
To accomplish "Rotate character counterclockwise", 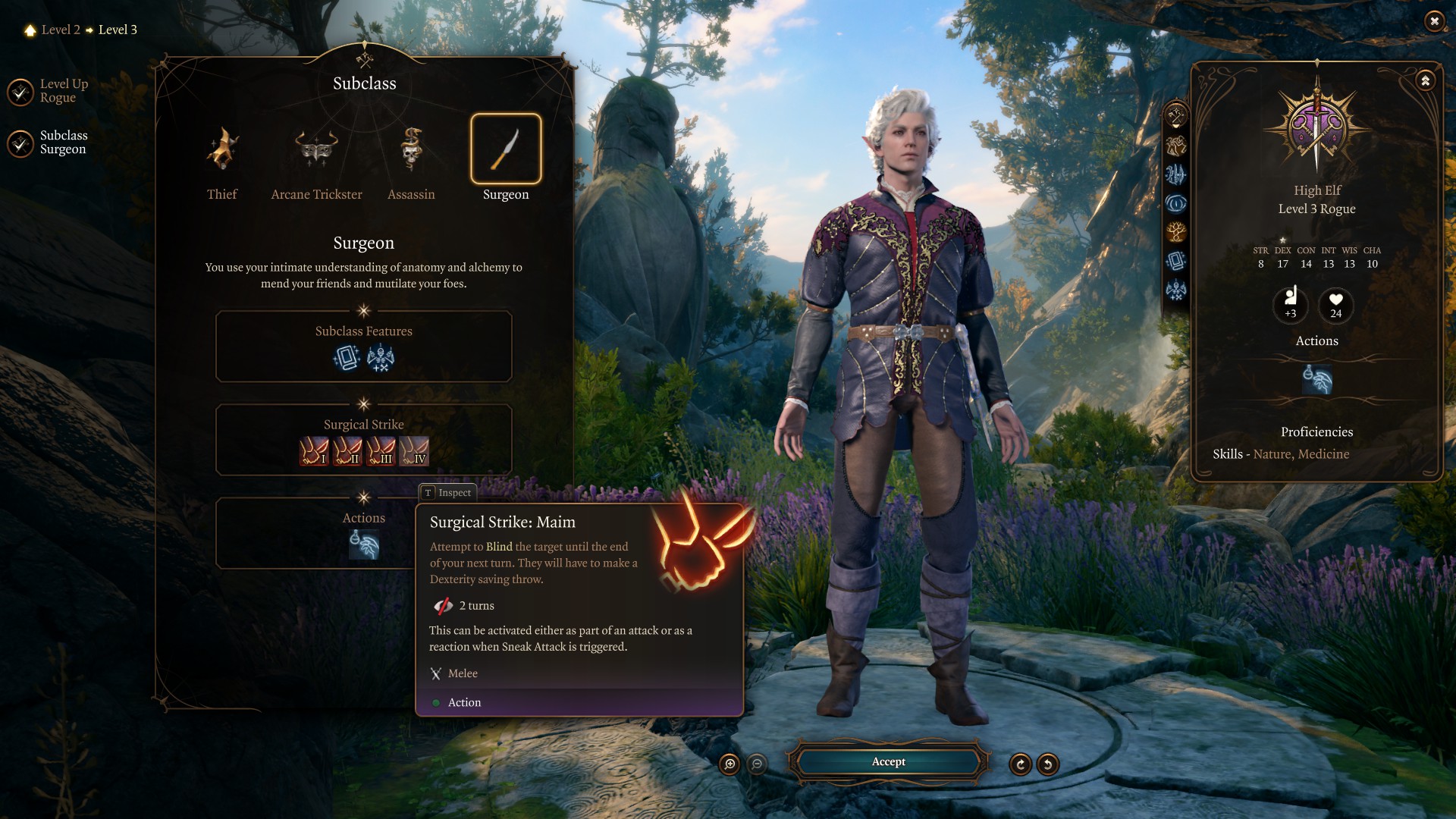I will (1048, 764).
